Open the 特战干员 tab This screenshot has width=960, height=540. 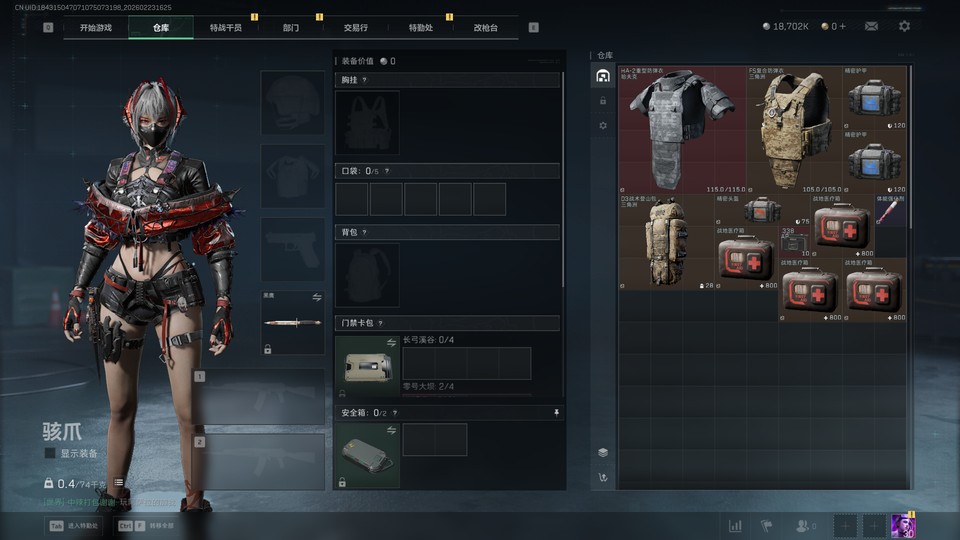coord(225,27)
